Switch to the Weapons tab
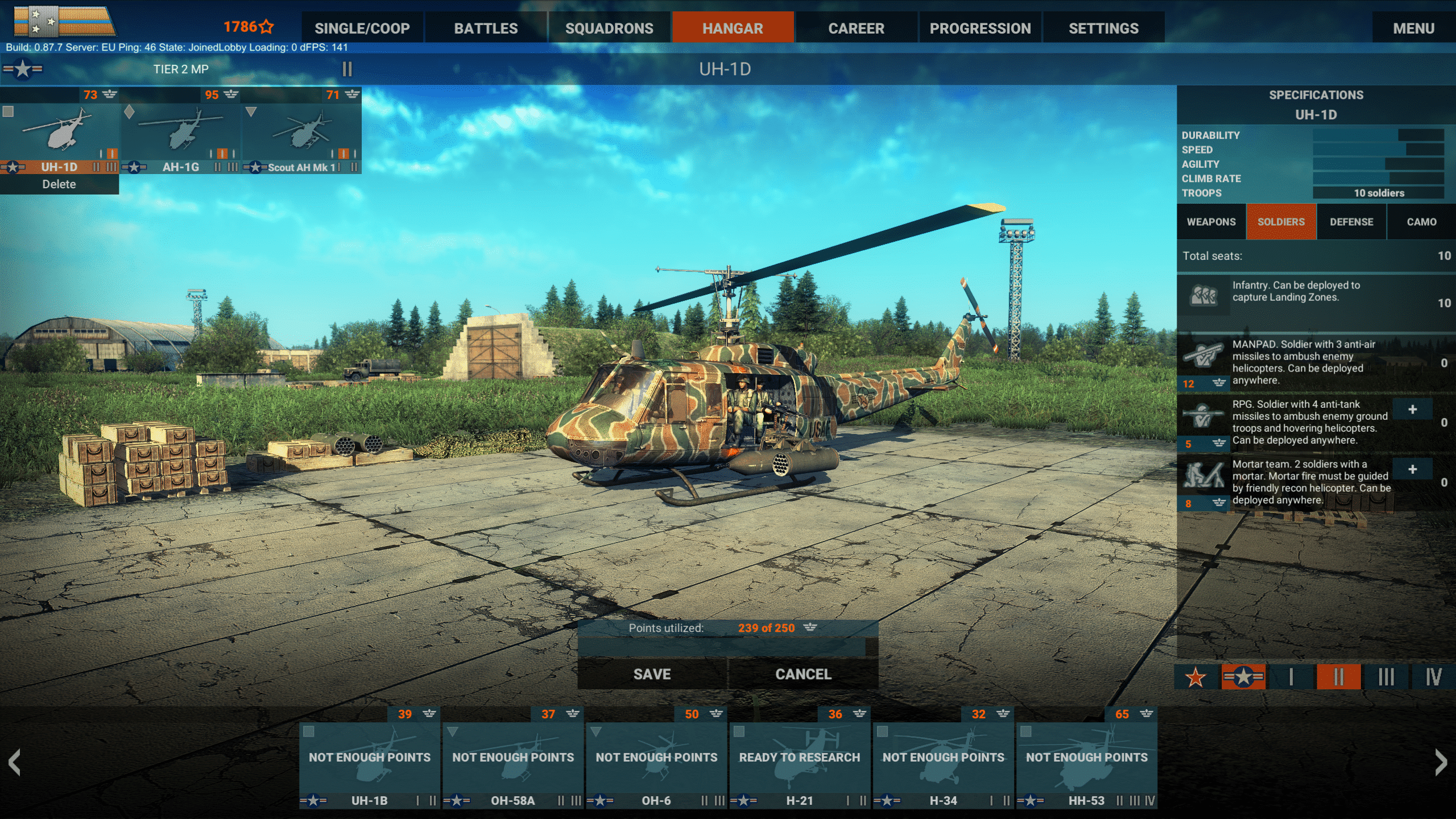Viewport: 1456px width, 819px height. (1211, 222)
